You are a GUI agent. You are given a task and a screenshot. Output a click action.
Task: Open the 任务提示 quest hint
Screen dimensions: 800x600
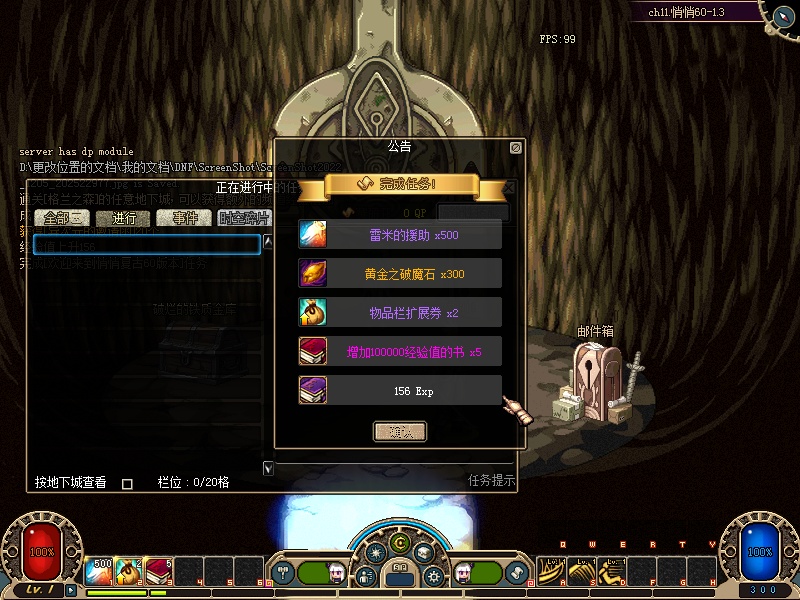[491, 480]
